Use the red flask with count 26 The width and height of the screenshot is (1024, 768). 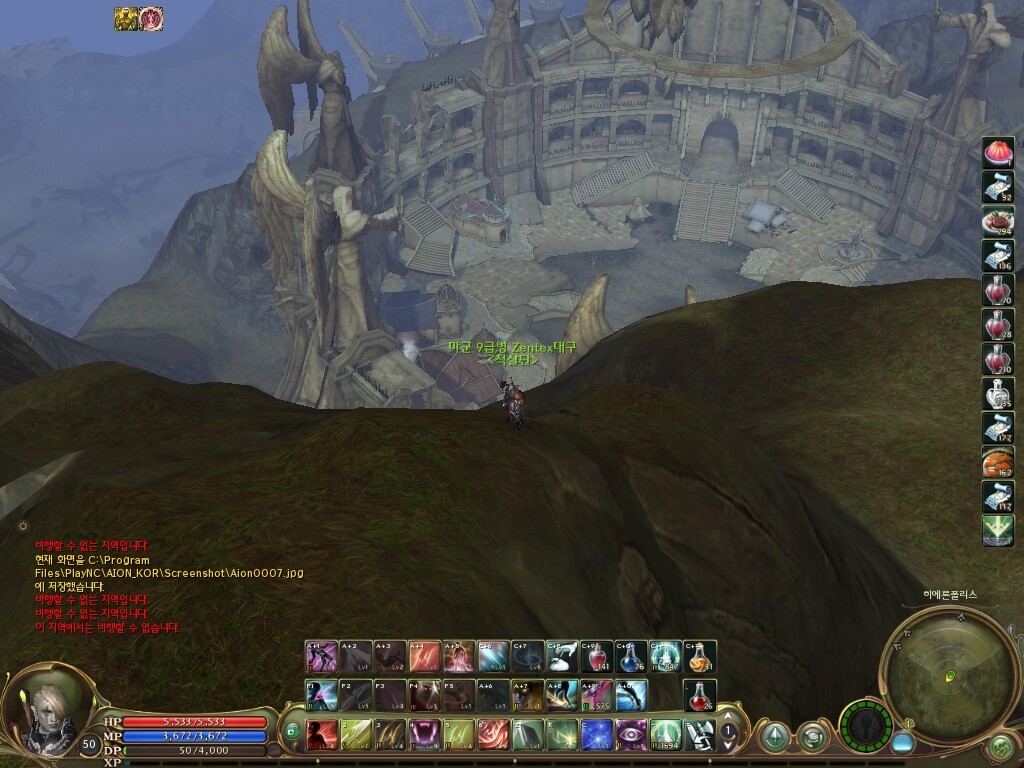point(700,695)
